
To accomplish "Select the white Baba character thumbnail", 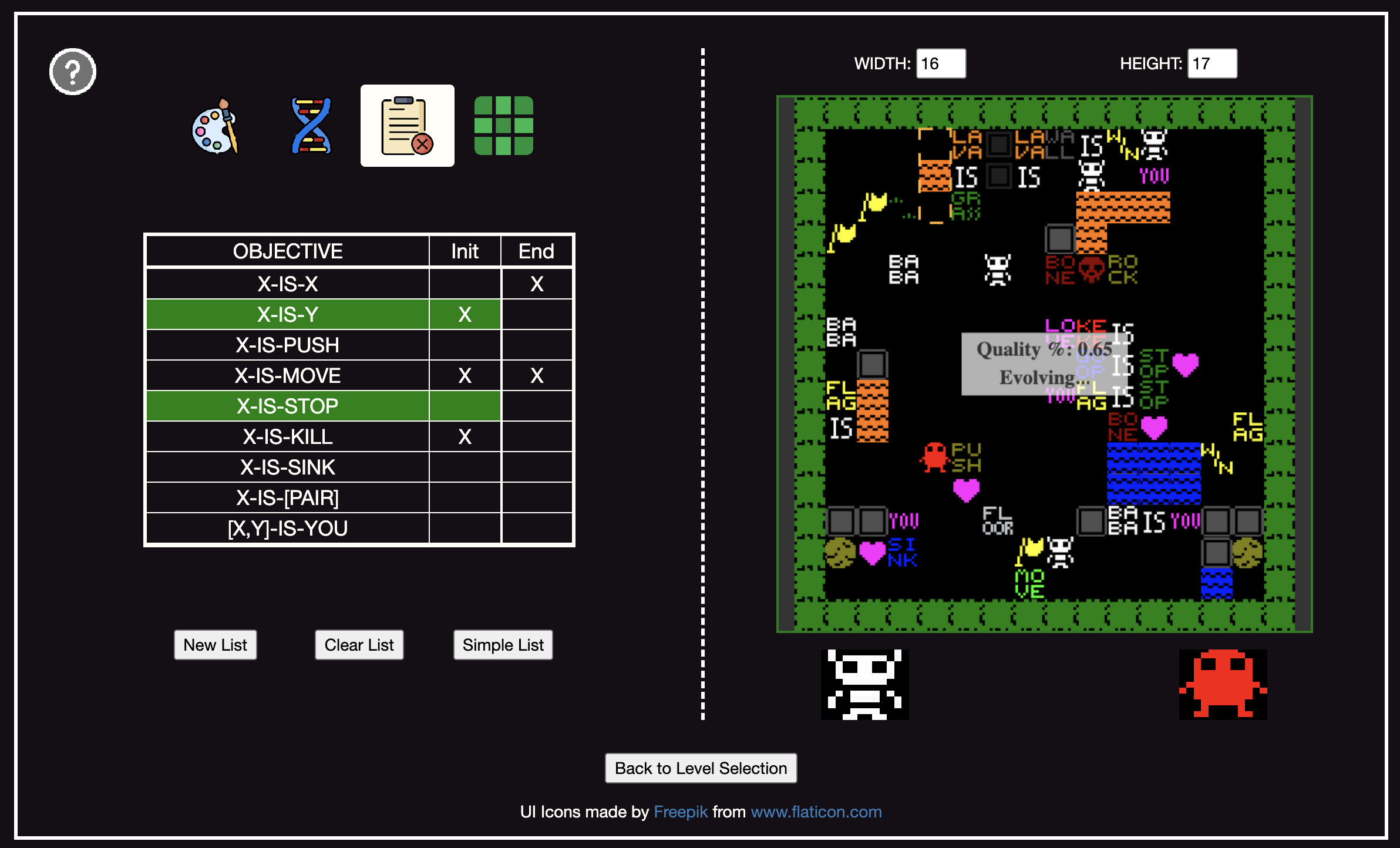I will click(864, 684).
